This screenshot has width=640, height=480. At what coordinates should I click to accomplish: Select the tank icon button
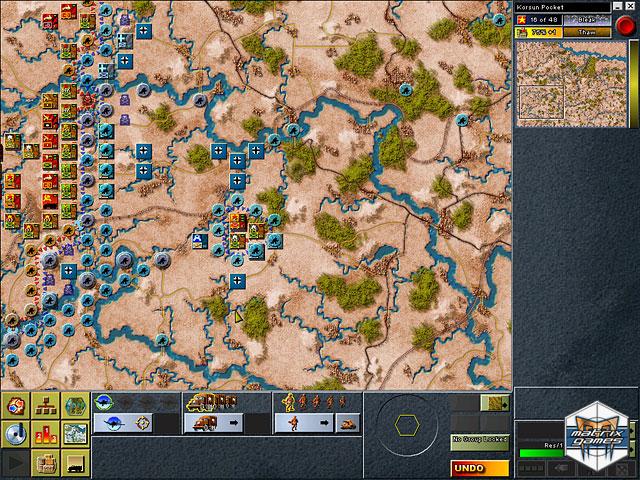(347, 423)
